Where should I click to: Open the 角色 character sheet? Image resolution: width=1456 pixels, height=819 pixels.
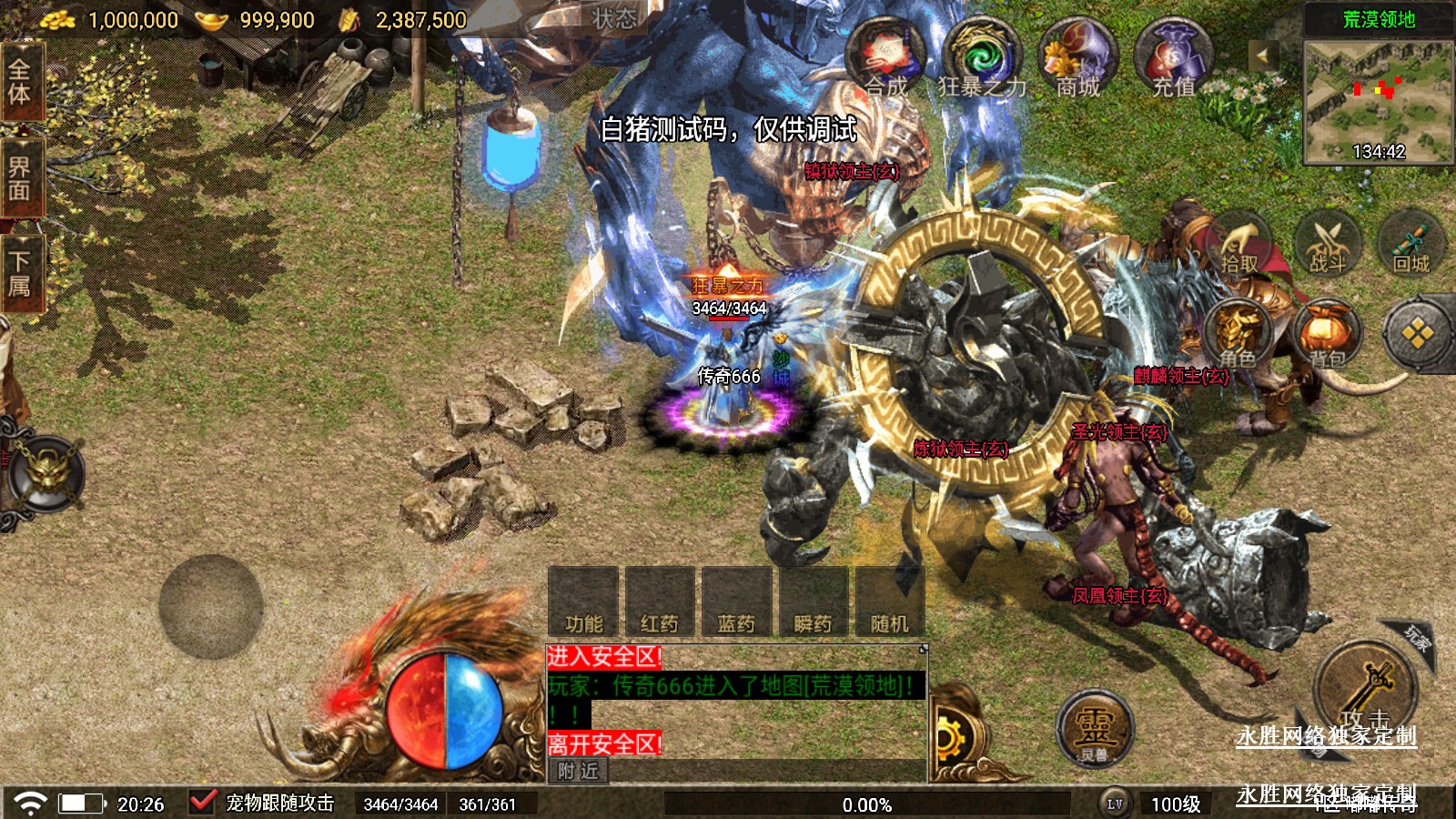(1238, 335)
